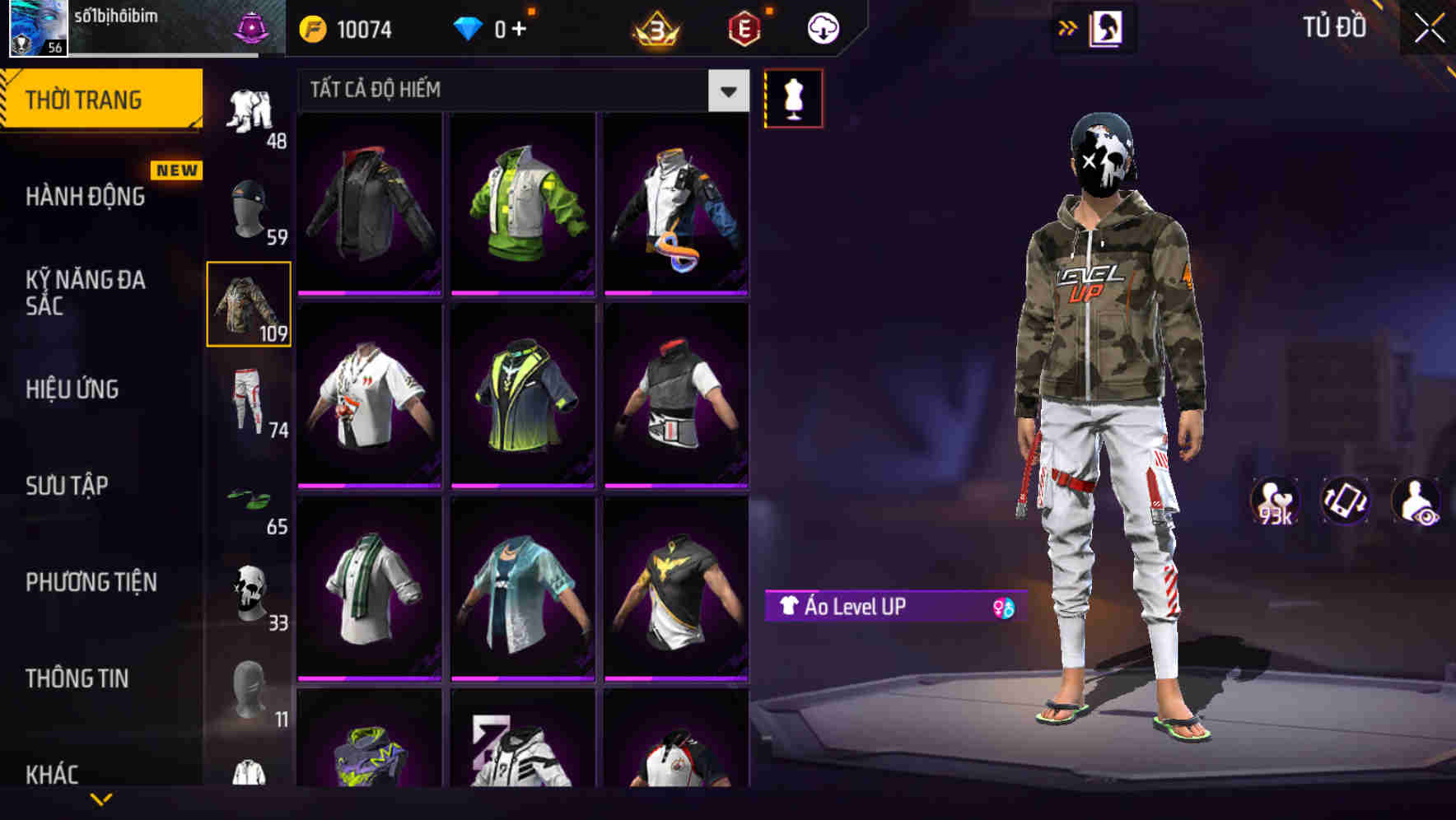Click the cloud download icon in top bar
The width and height of the screenshot is (1456, 820).
click(820, 27)
